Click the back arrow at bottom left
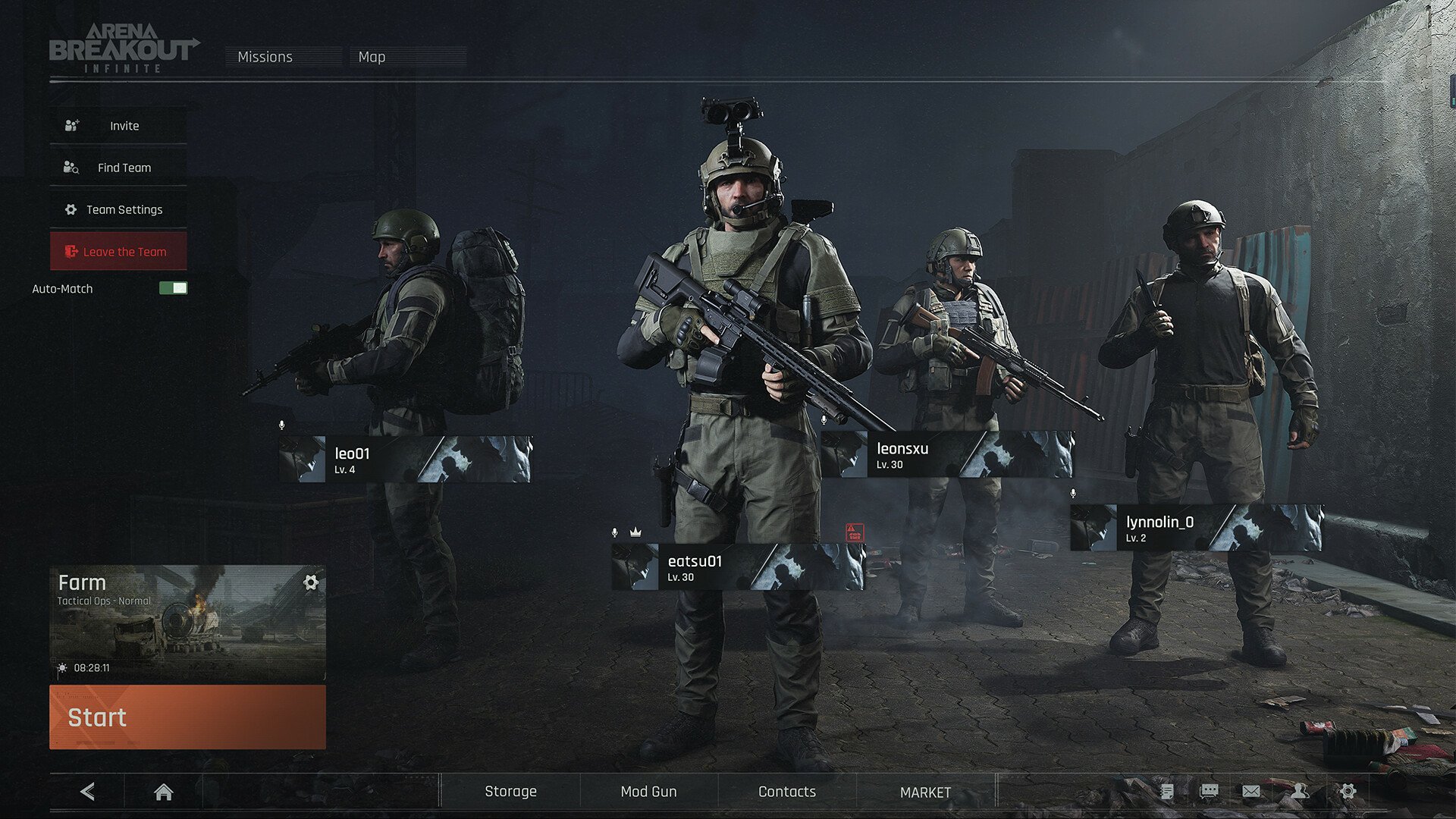This screenshot has width=1456, height=819. [x=87, y=792]
